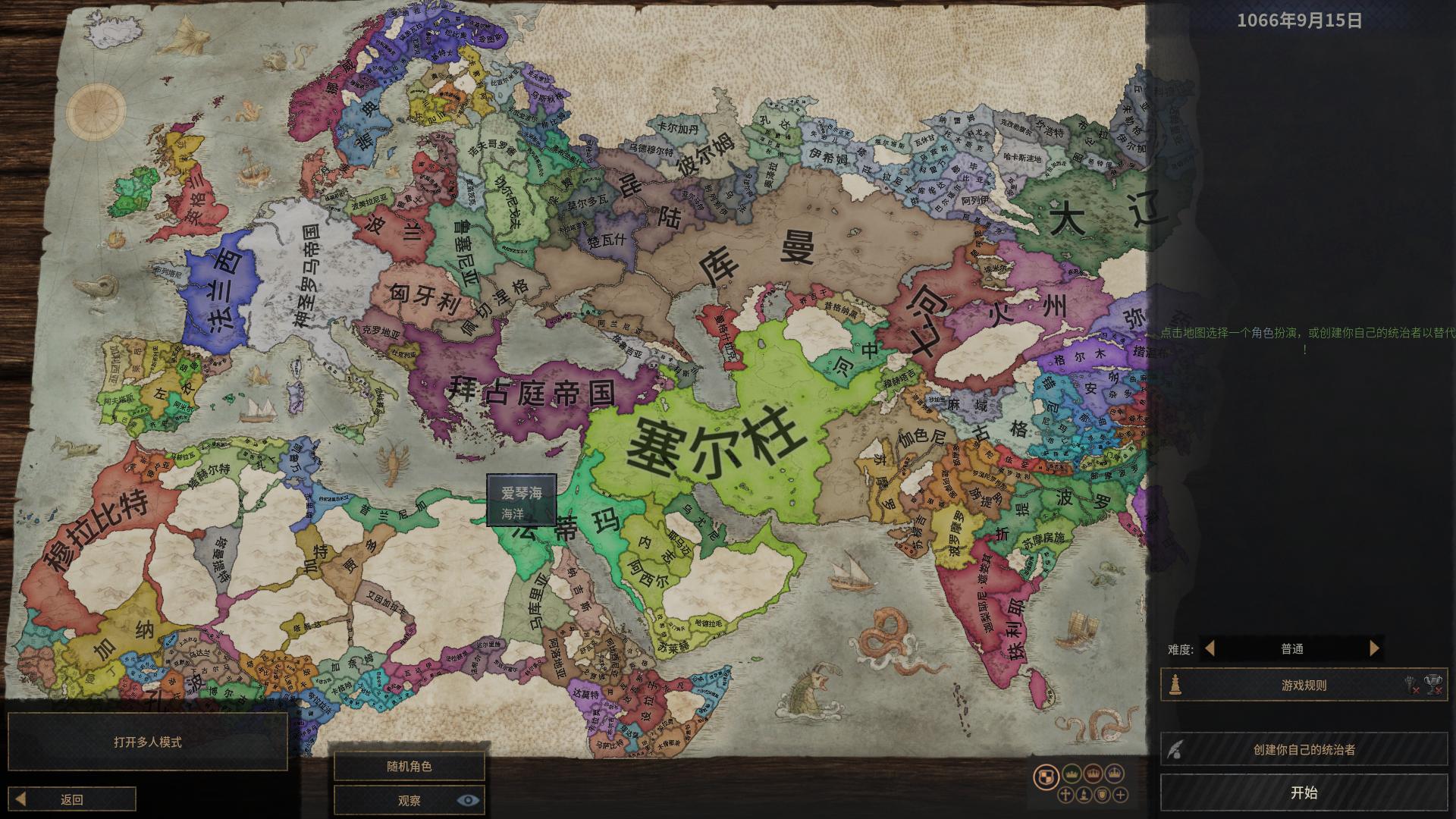Image resolution: width=1456 pixels, height=819 pixels.
Task: Show the culture map mode figure icon
Action: 1084,795
